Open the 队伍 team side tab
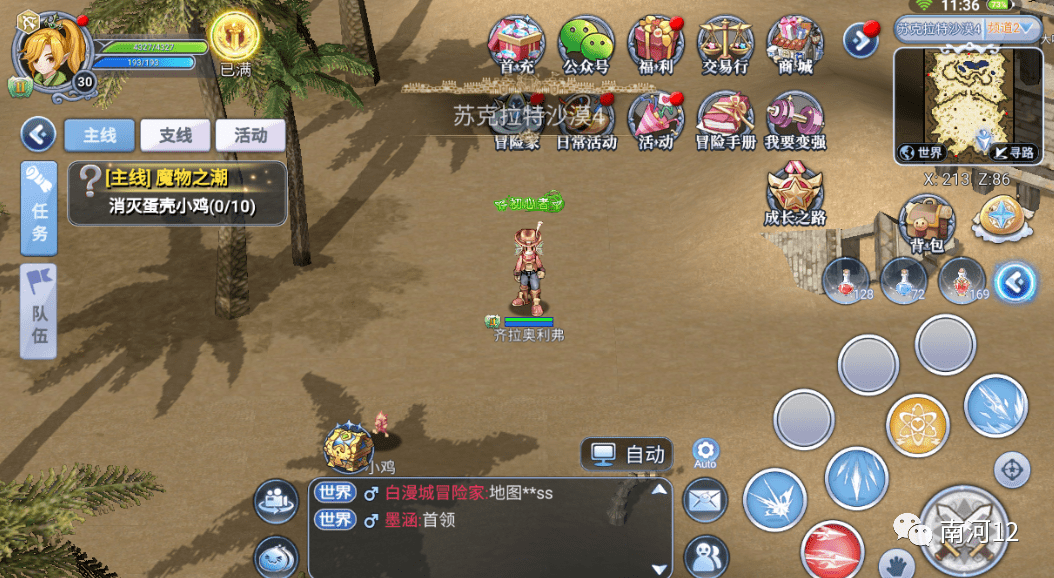 coord(39,310)
